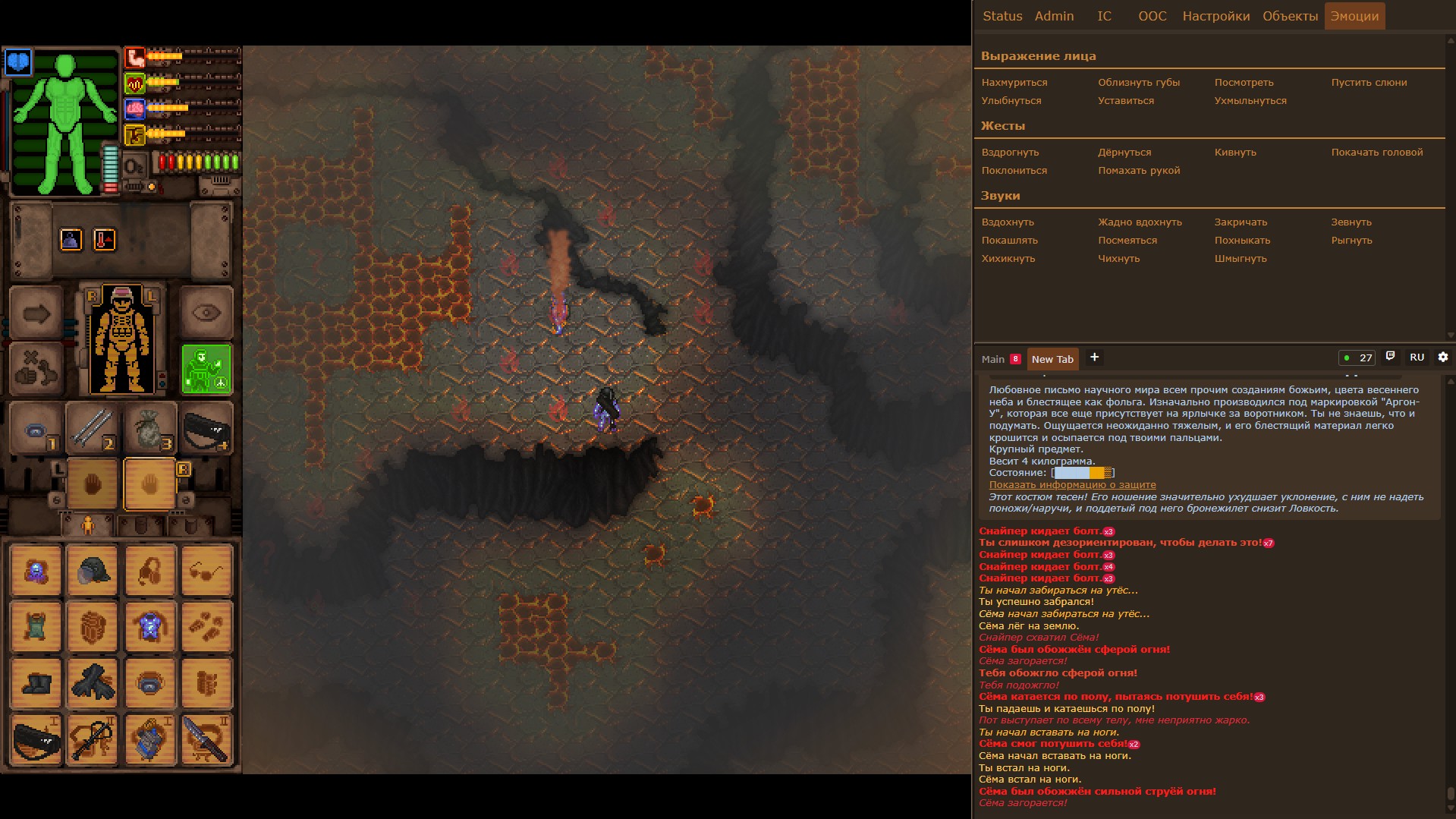Screen dimensions: 1456x819
Task: Toggle the RU language button
Action: pos(1417,358)
